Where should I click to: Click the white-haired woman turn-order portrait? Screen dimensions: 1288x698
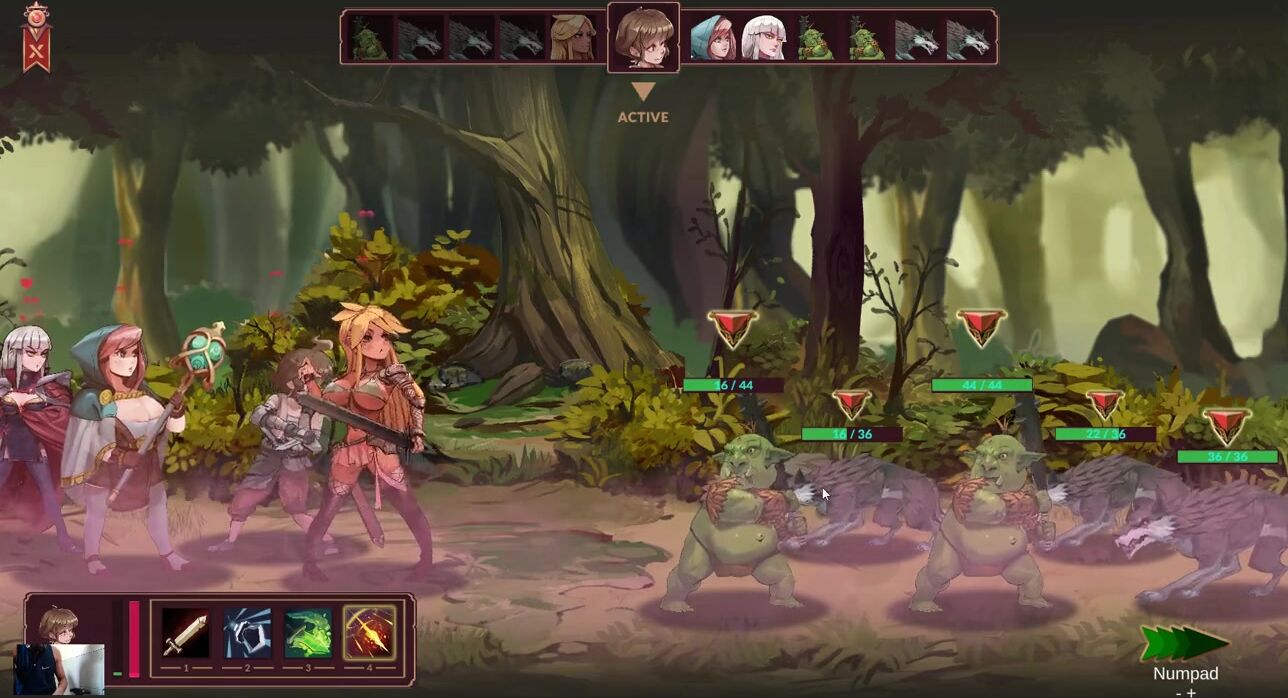tap(764, 38)
